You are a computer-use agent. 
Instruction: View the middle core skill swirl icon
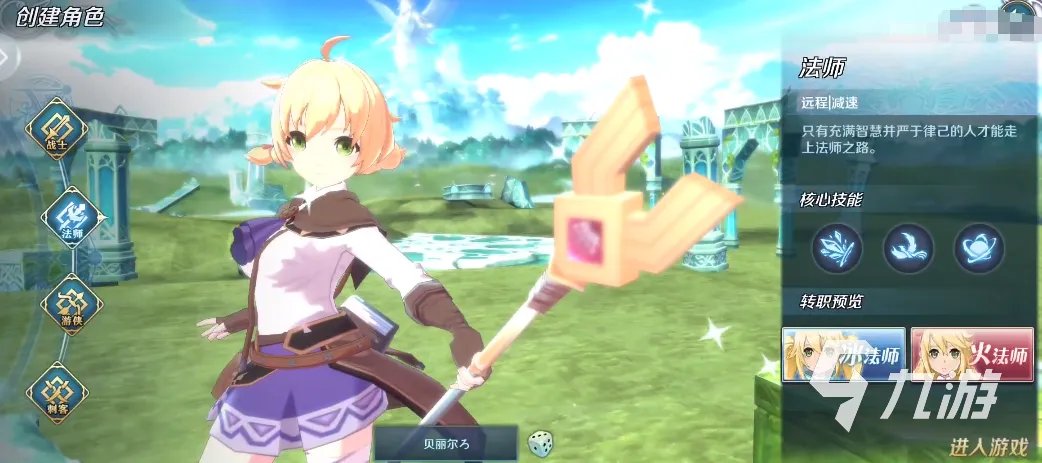pyautogui.click(x=908, y=248)
